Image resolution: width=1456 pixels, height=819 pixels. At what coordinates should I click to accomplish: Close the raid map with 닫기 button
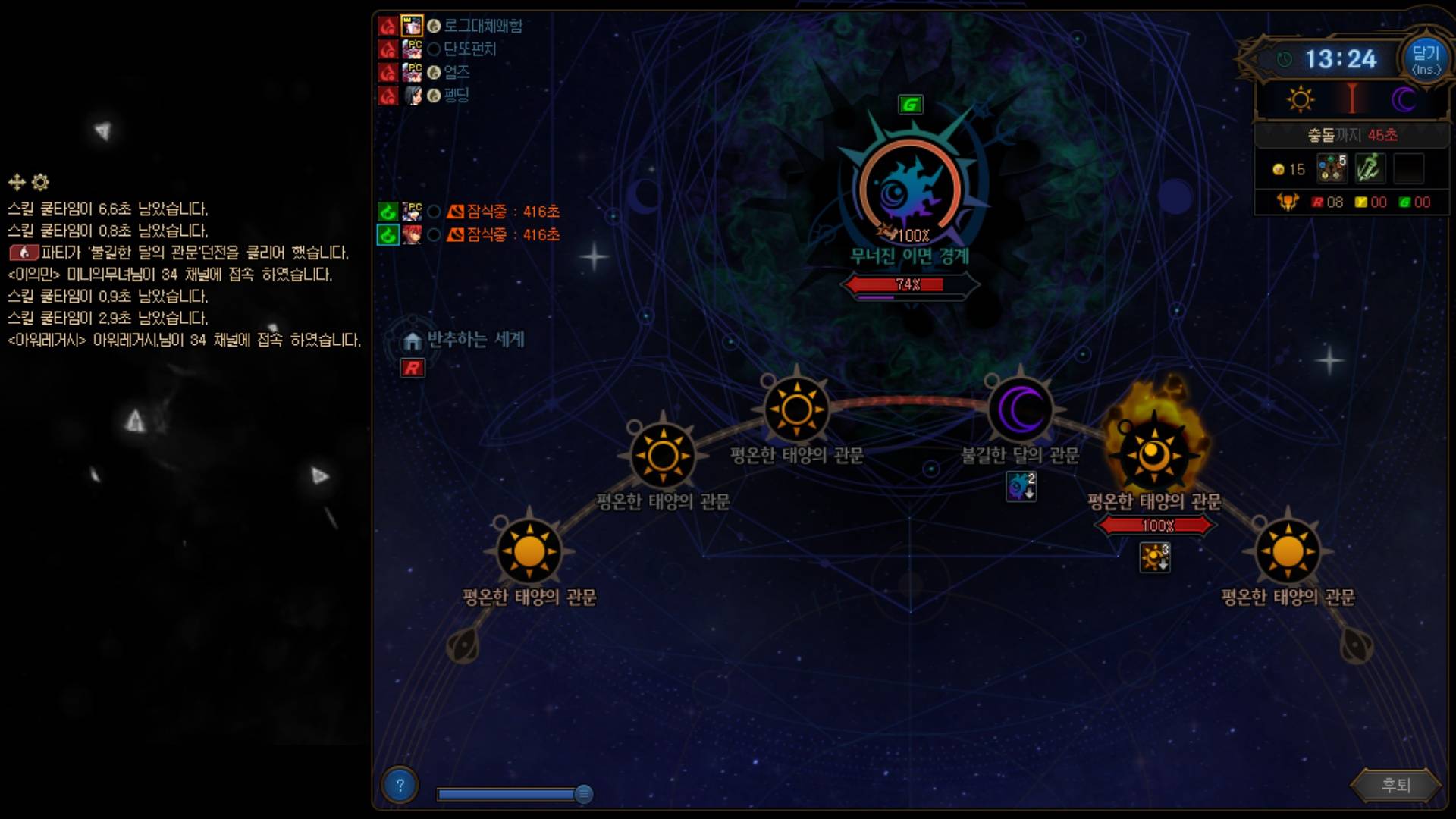[1425, 59]
